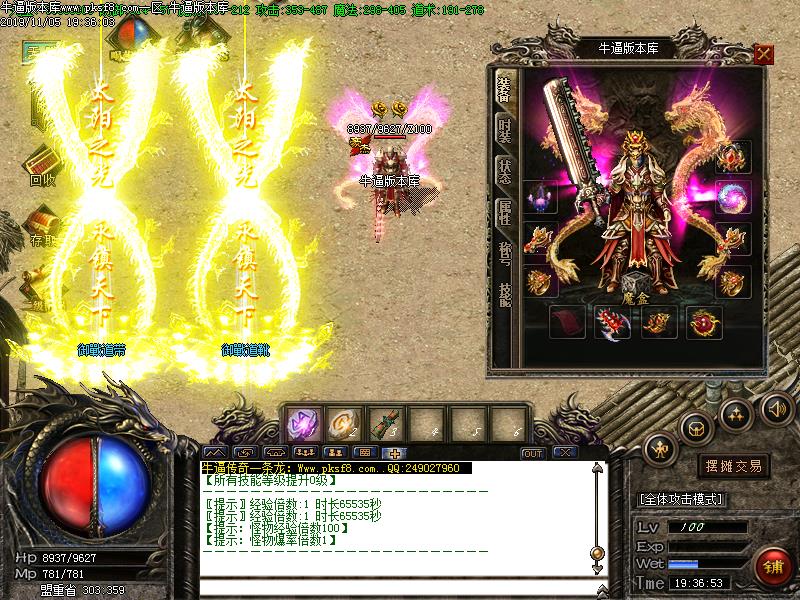Close the character equipment window
Screen dimensions: 800x600
764,54
